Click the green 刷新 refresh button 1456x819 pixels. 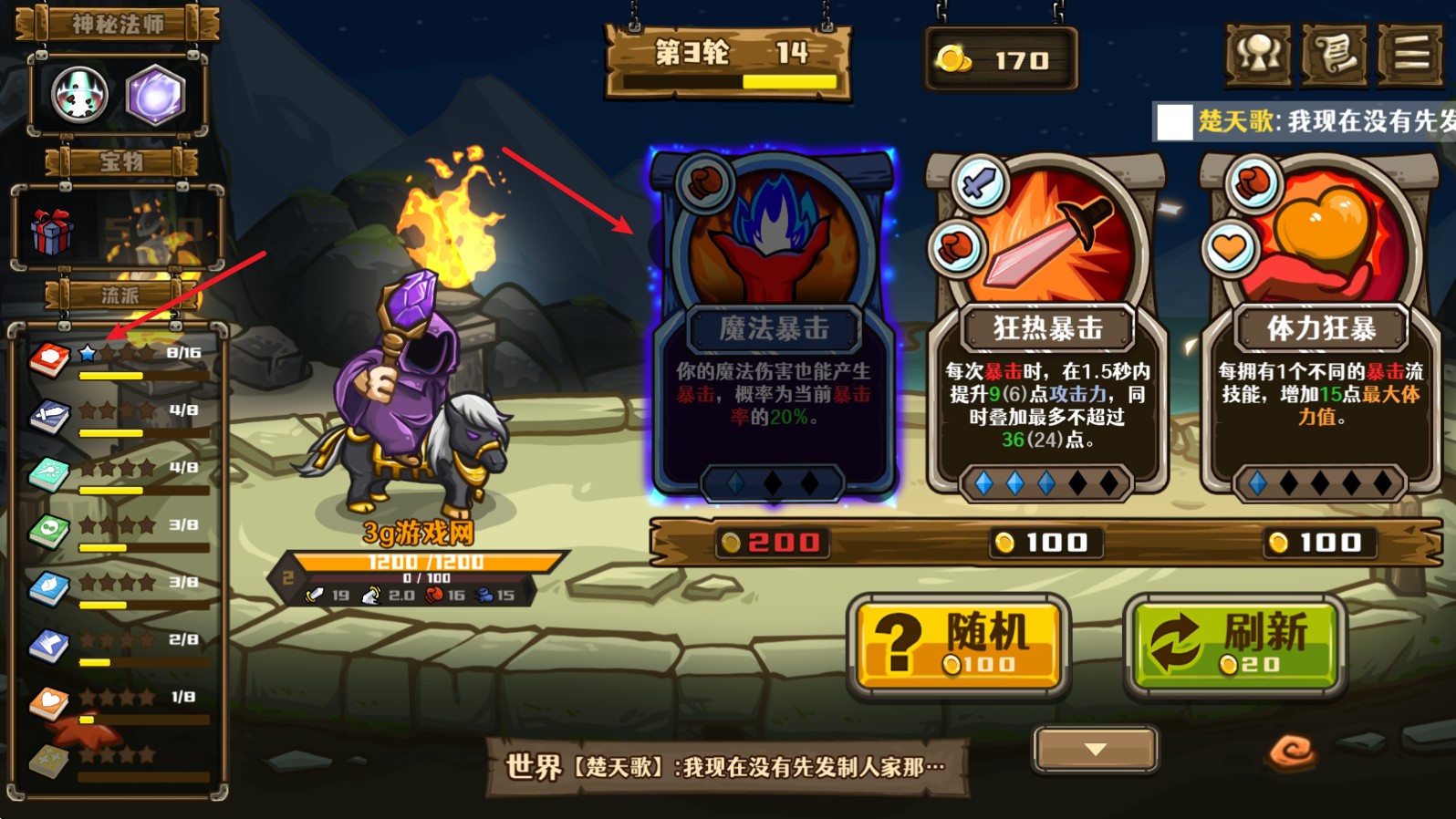(1235, 643)
